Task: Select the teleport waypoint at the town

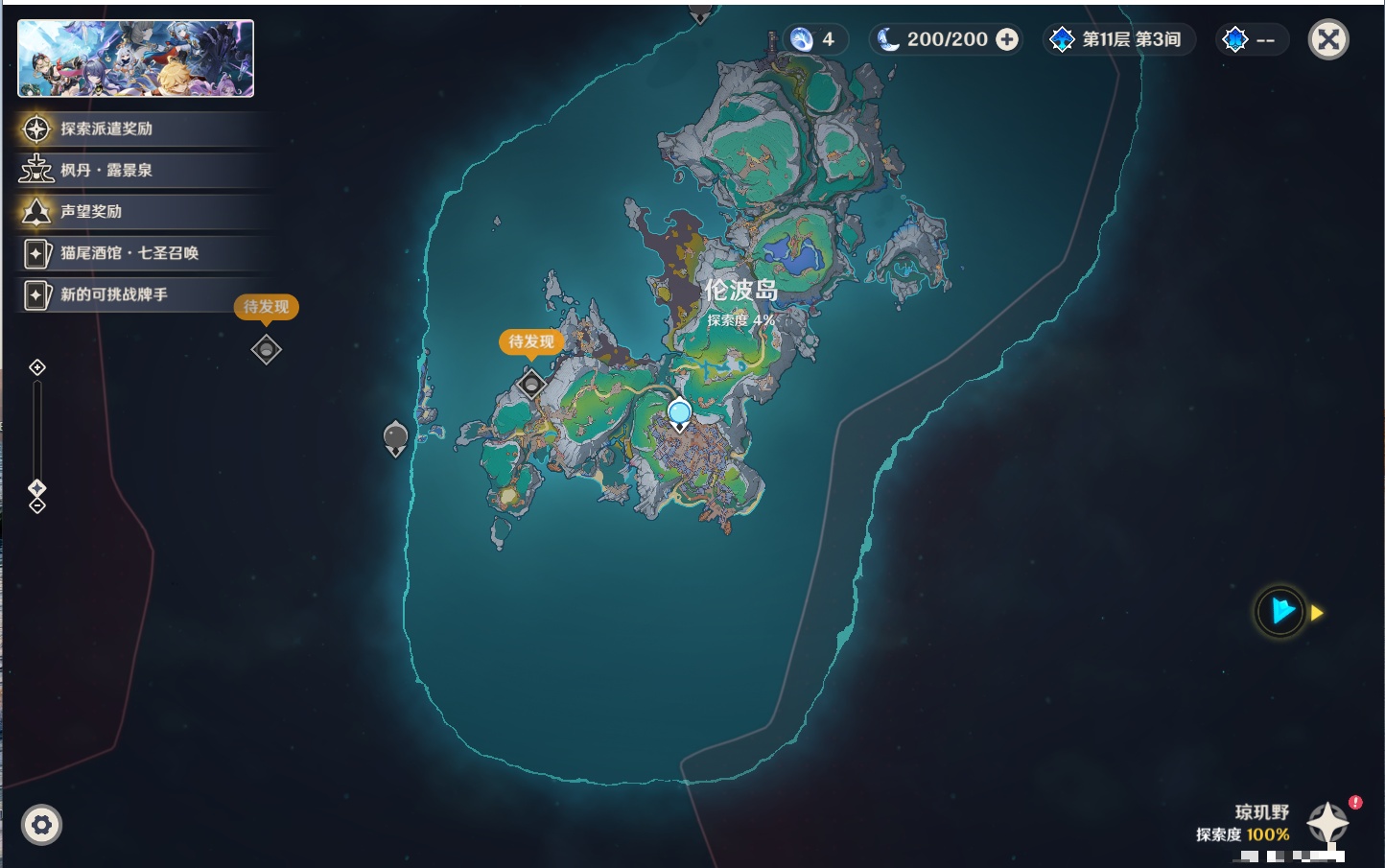Action: pos(679,414)
